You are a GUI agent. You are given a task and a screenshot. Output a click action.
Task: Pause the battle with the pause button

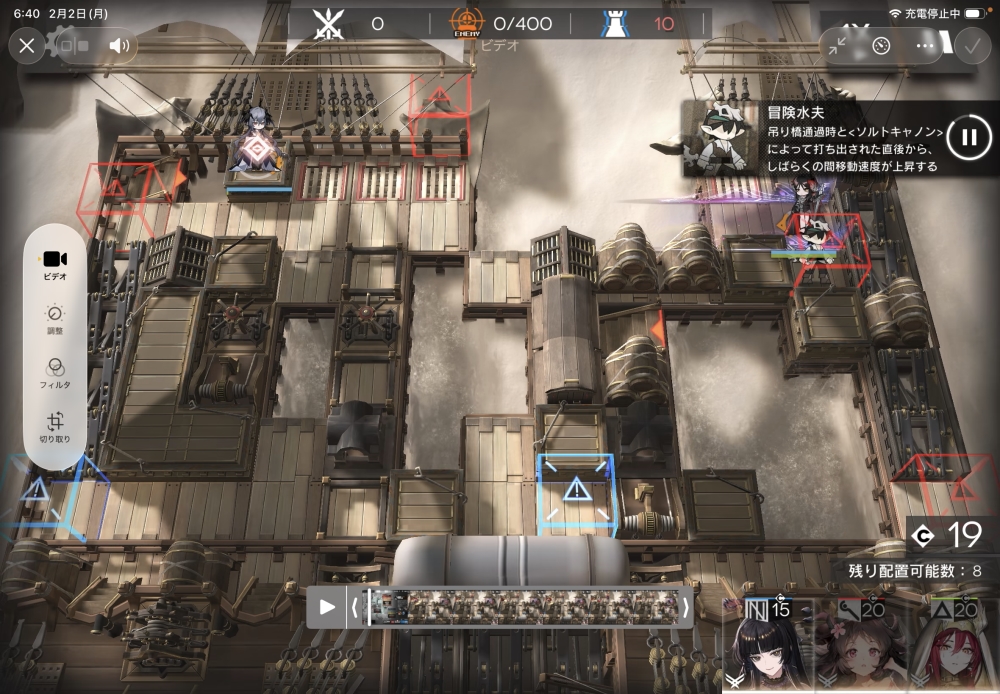[968, 137]
